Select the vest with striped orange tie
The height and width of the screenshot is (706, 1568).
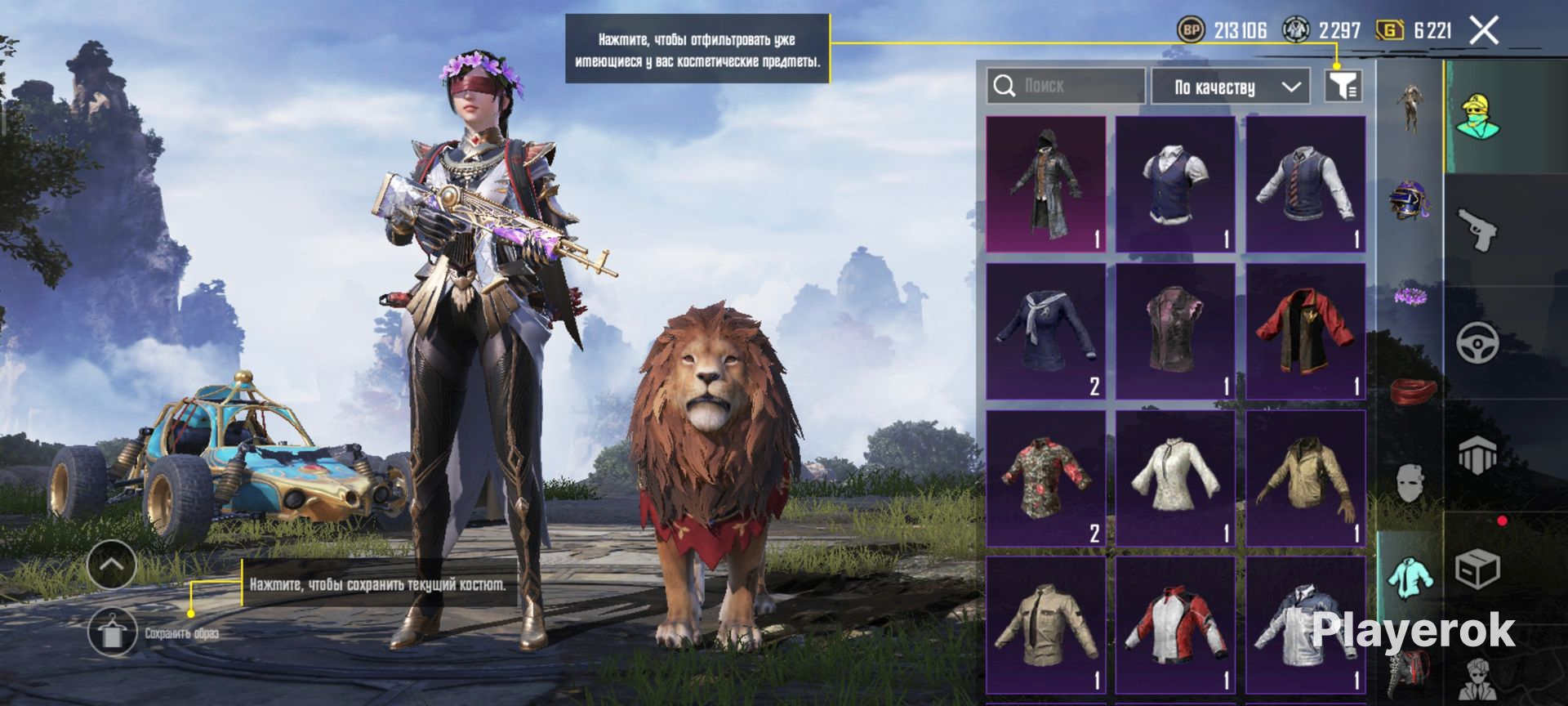click(1305, 184)
